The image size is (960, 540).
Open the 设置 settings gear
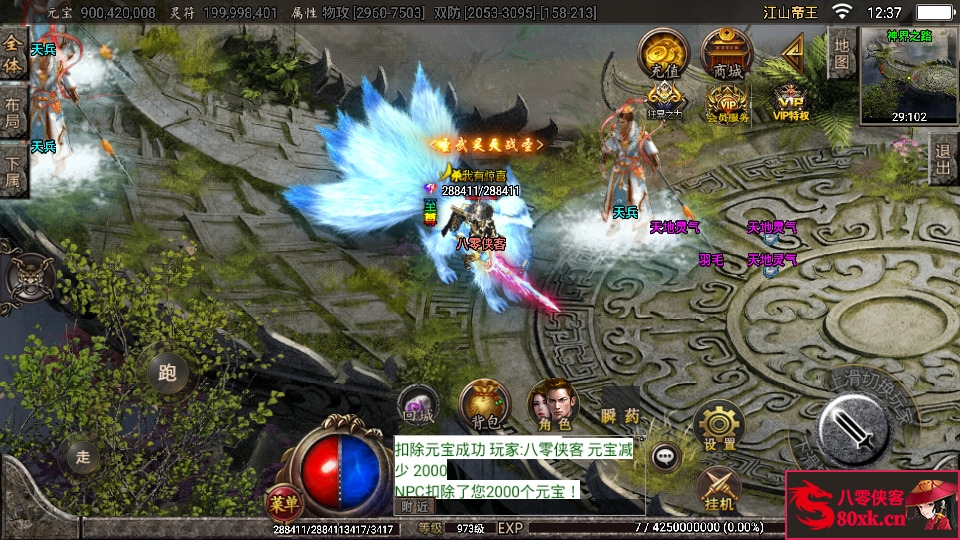coord(719,426)
